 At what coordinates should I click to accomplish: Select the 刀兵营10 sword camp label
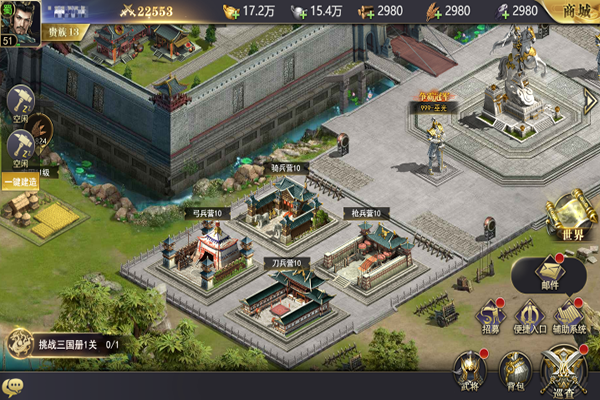[x=284, y=263]
